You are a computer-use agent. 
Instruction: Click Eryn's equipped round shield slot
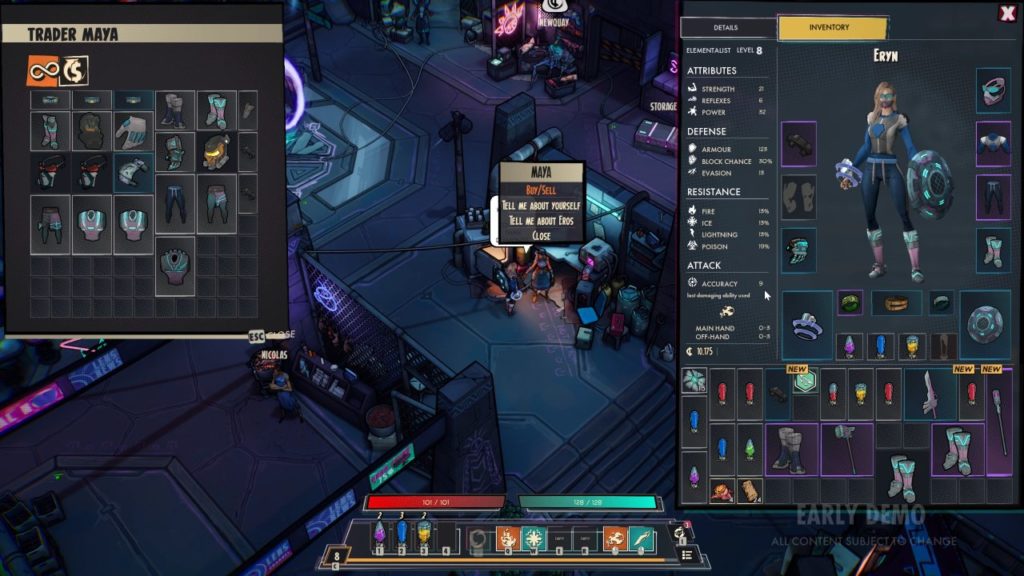984,324
